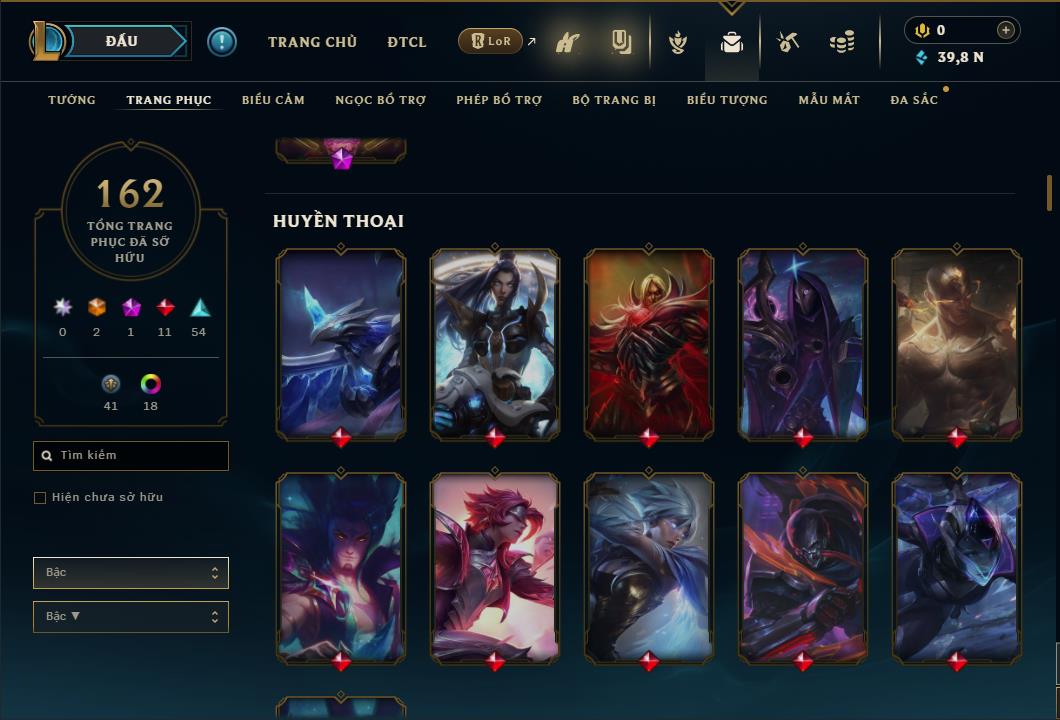Select the NGỌC BỔ TRỢ tab
The height and width of the screenshot is (720, 1060).
pos(380,100)
